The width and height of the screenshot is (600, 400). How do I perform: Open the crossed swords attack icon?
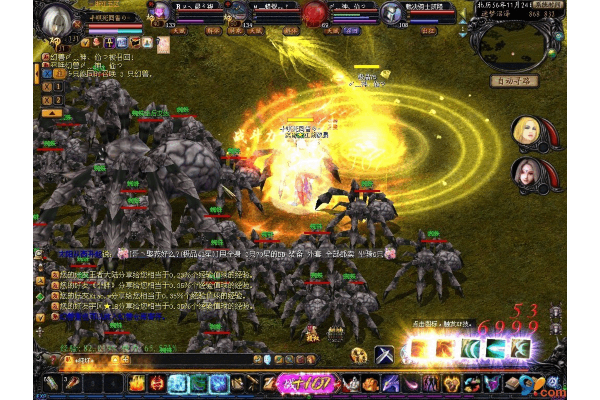(x=386, y=354)
